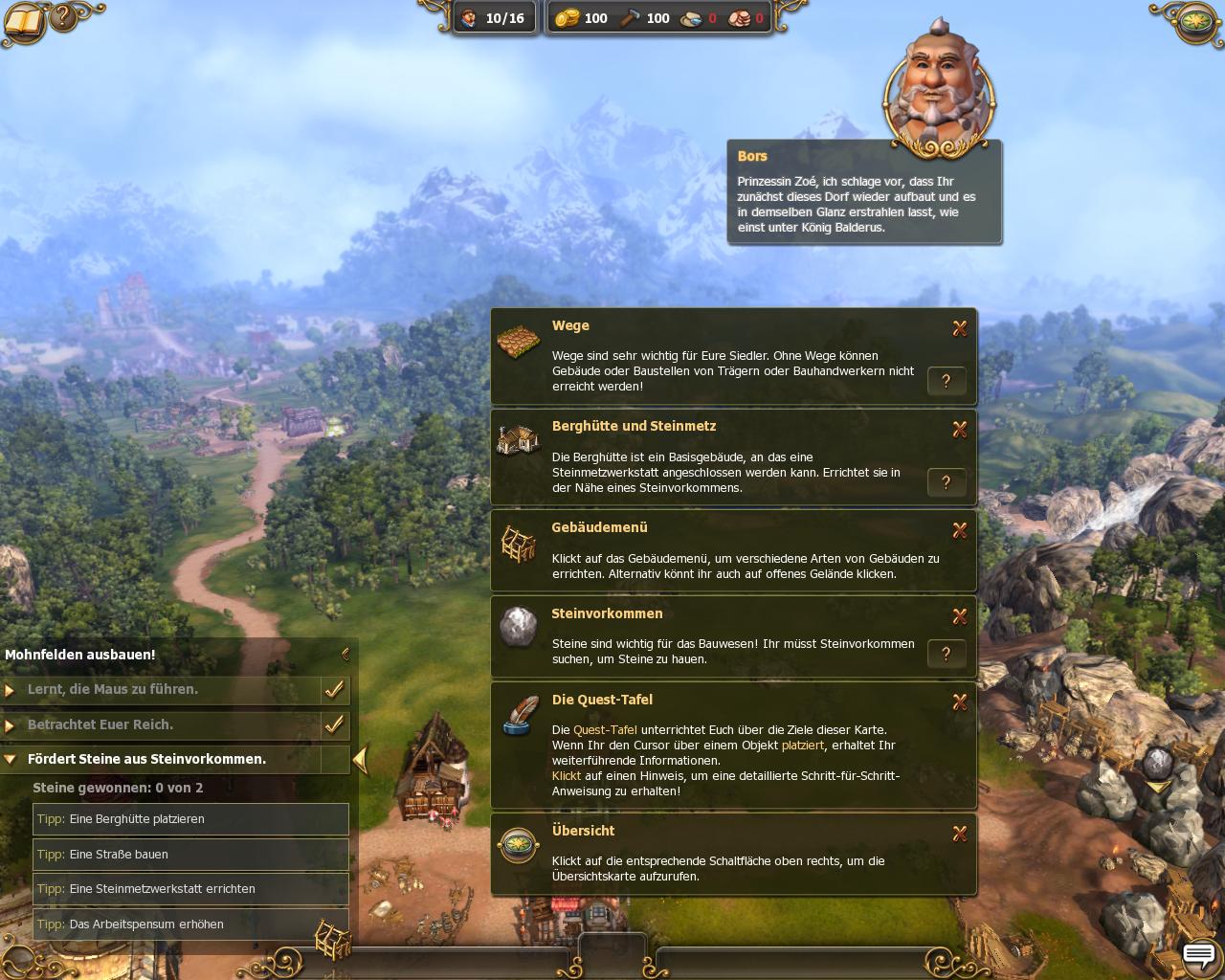Select the tip 'Eine Berghütte platzieren'
Image resolution: width=1225 pixels, height=980 pixels.
(x=190, y=819)
